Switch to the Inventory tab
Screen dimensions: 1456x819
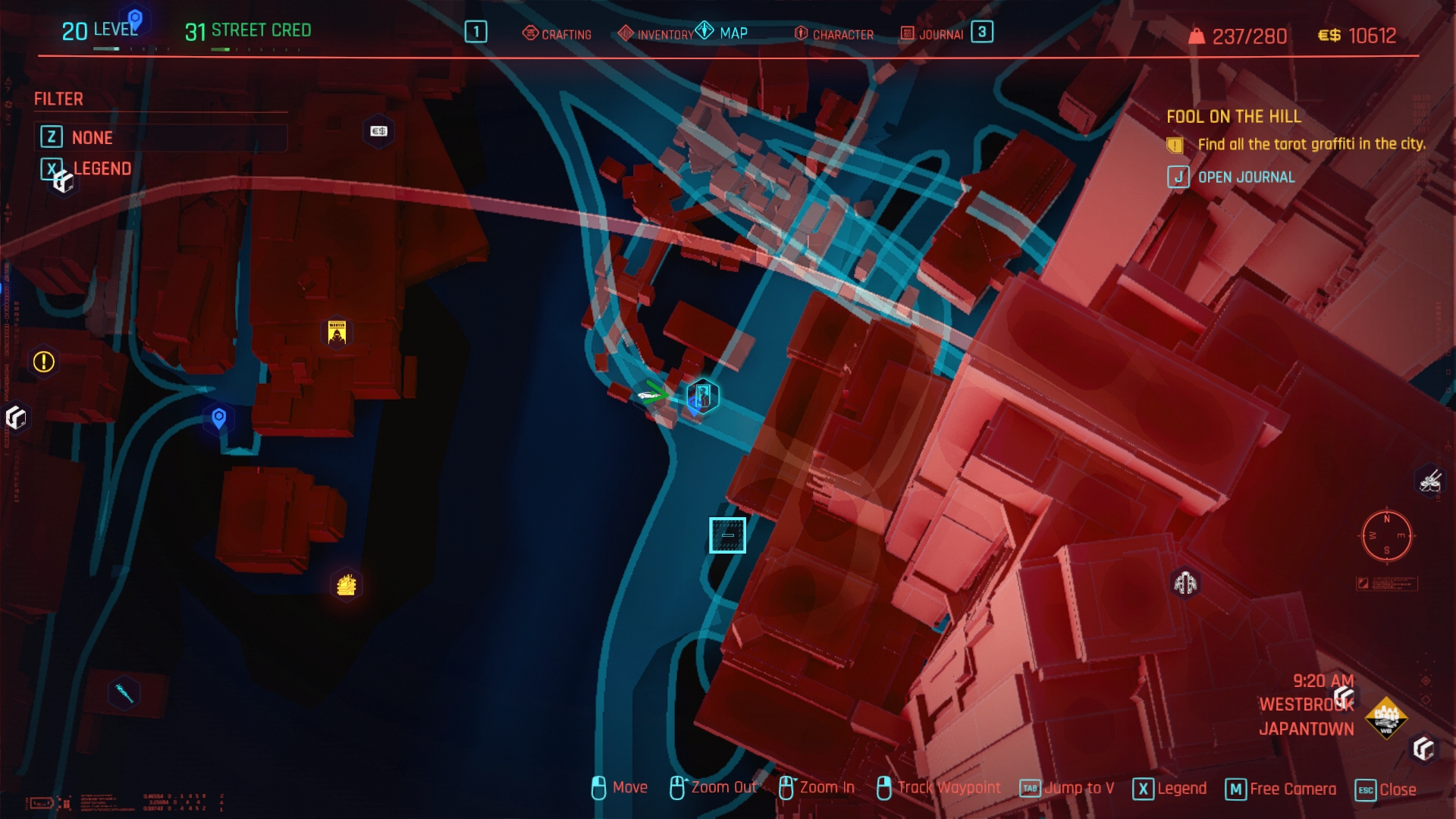tap(656, 34)
